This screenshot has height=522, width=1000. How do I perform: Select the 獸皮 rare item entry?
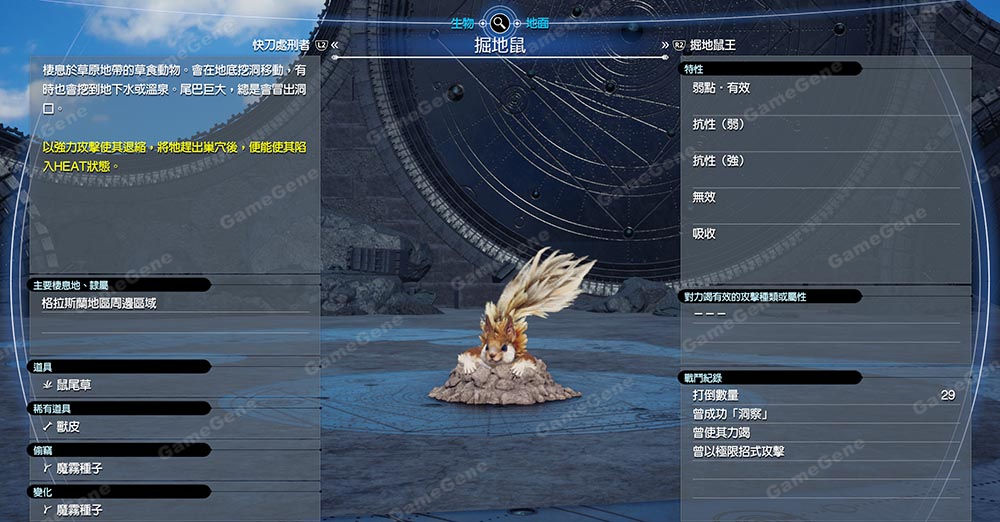pyautogui.click(x=67, y=427)
